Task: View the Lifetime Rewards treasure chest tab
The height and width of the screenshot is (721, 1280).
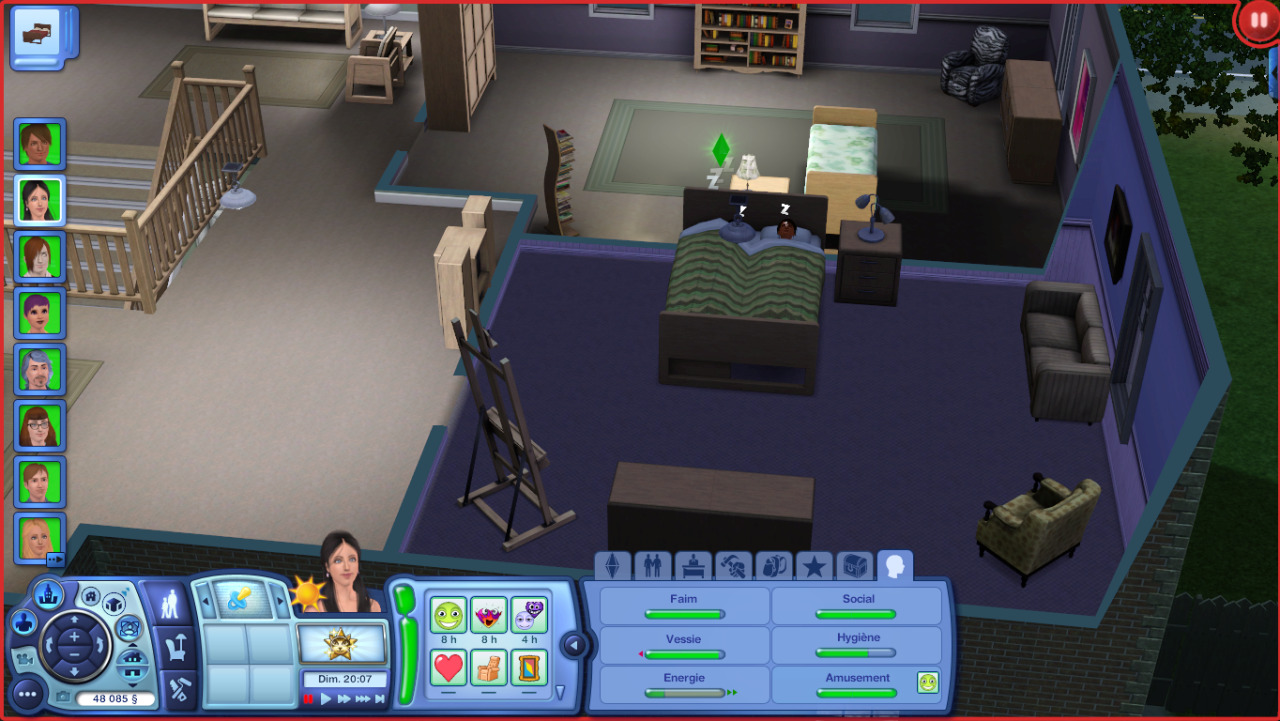Action: tap(854, 566)
